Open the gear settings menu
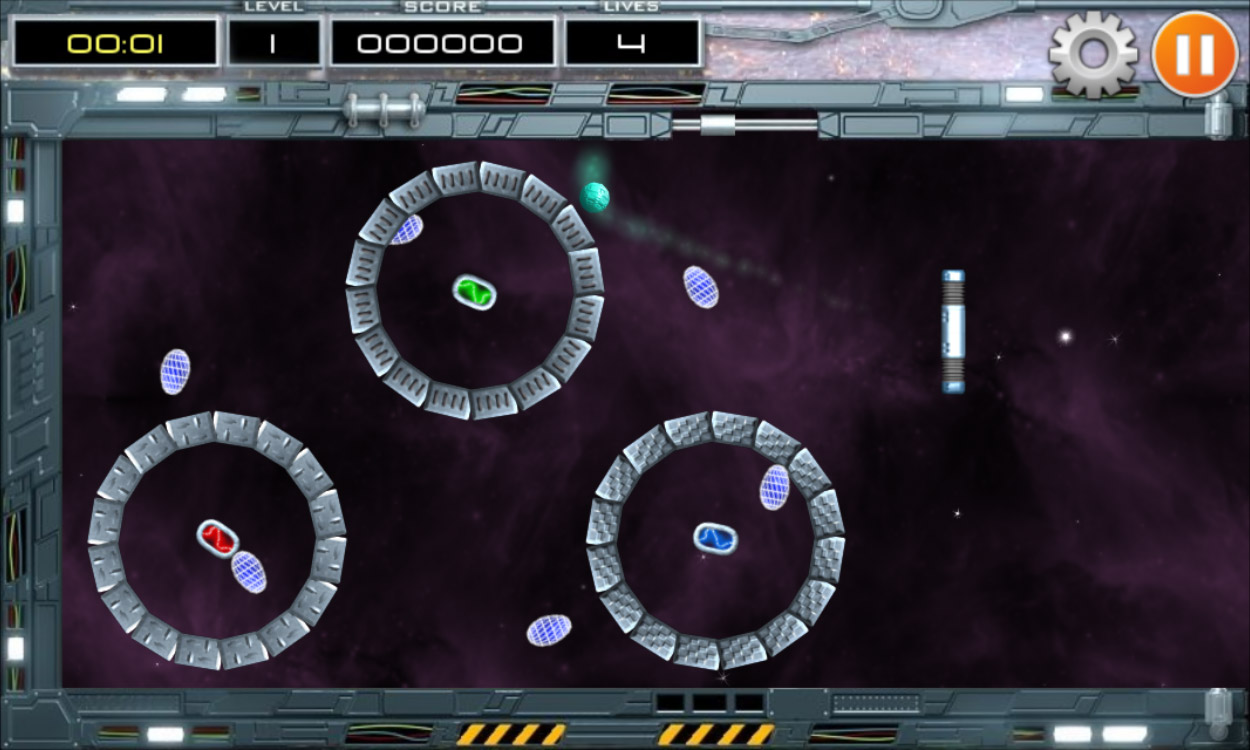The width and height of the screenshot is (1250, 750). point(1093,54)
